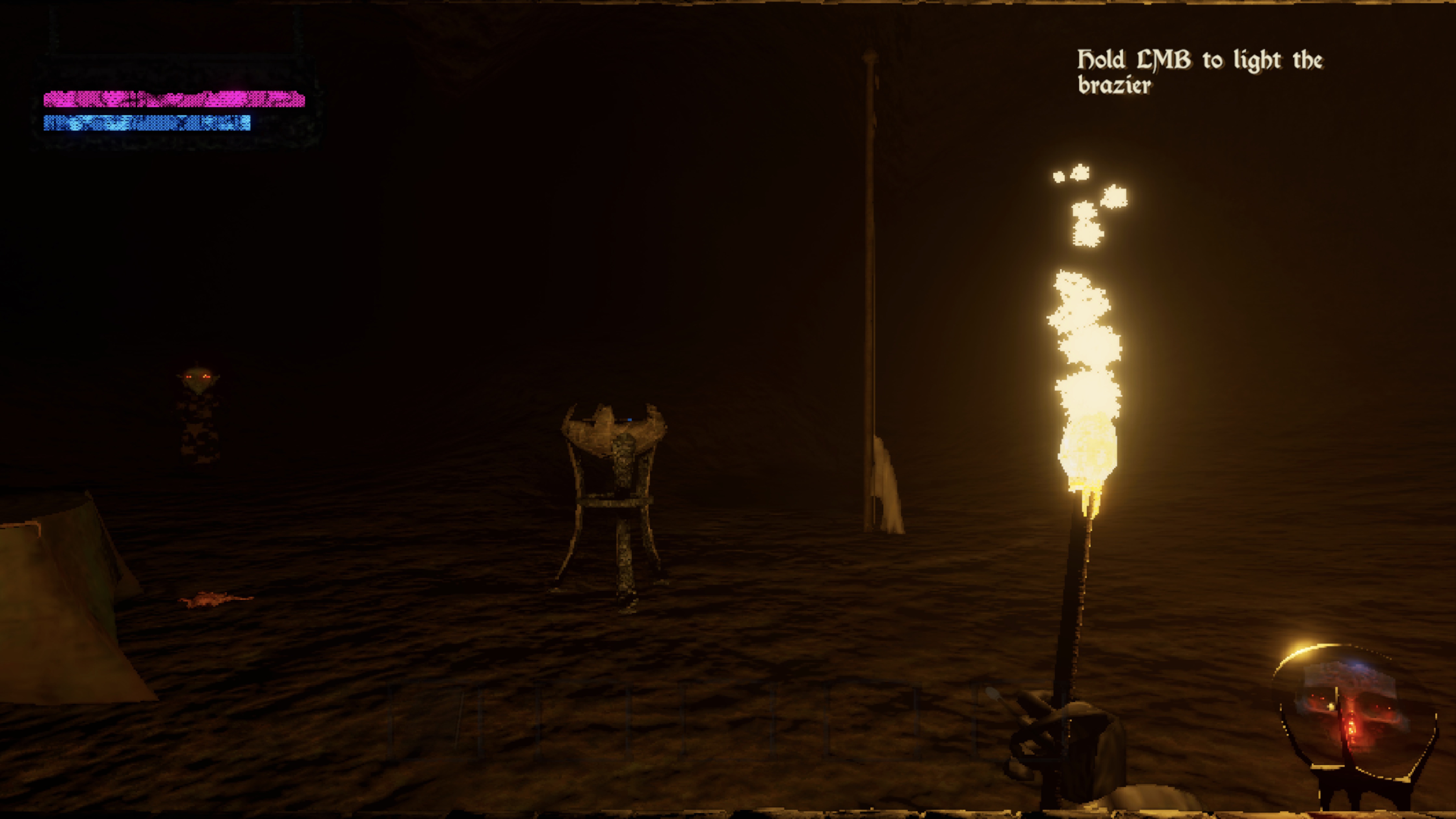Click the crosshair dot above the brazier
Viewport: 1456px width, 819px height.
pyautogui.click(x=630, y=420)
